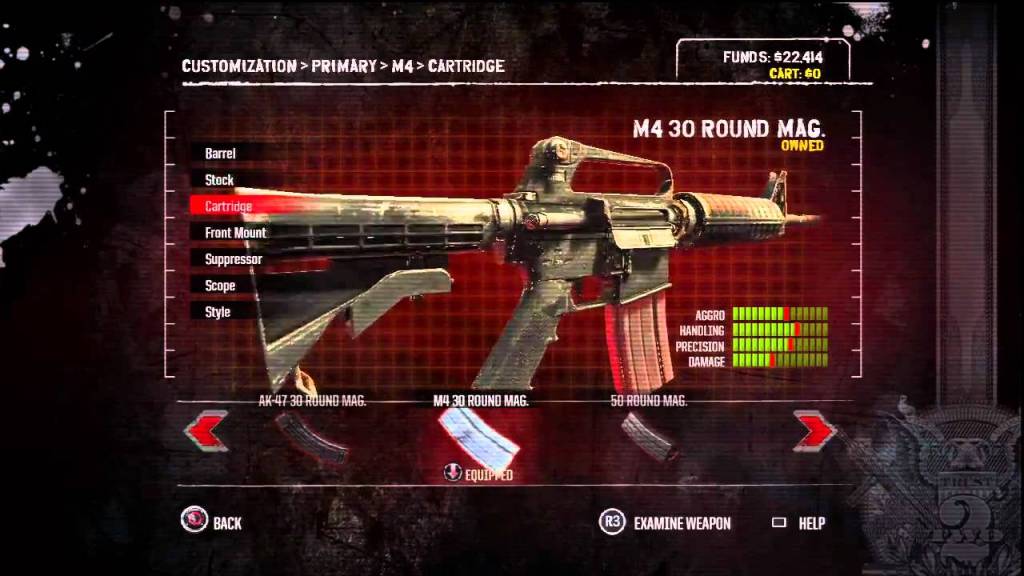The width and height of the screenshot is (1024, 576).
Task: Click the right red arrow for more magazines
Action: tap(814, 431)
